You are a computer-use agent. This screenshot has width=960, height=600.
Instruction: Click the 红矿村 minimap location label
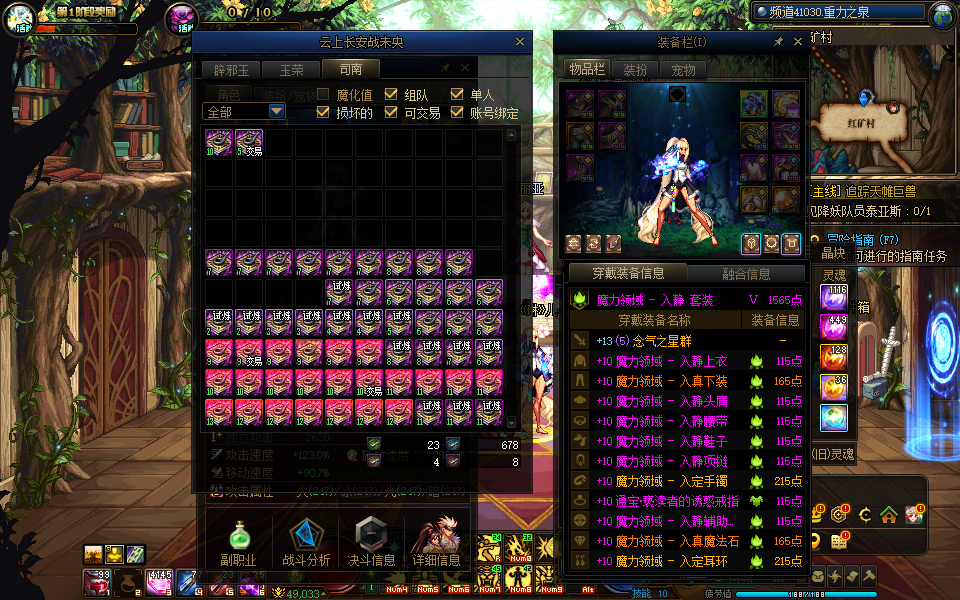click(x=841, y=122)
